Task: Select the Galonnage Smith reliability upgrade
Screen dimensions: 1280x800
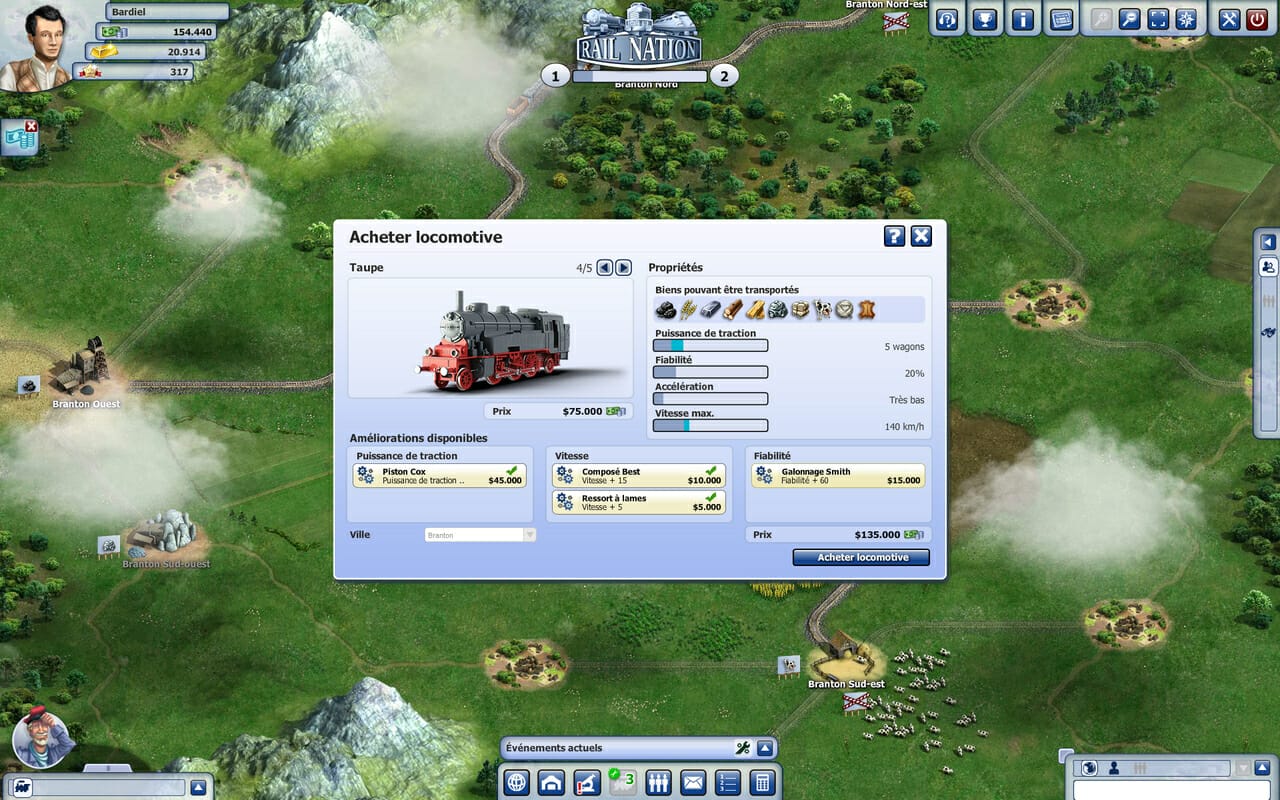Action: click(x=838, y=475)
